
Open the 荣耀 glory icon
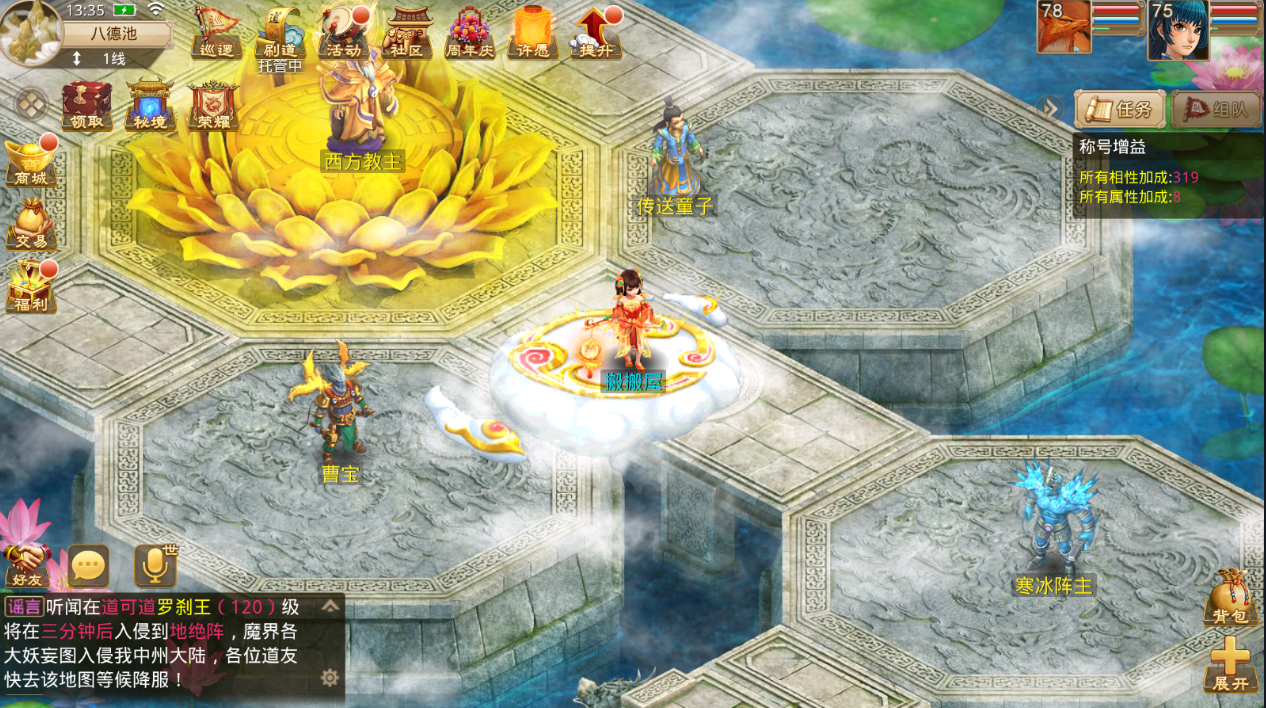pyautogui.click(x=213, y=105)
